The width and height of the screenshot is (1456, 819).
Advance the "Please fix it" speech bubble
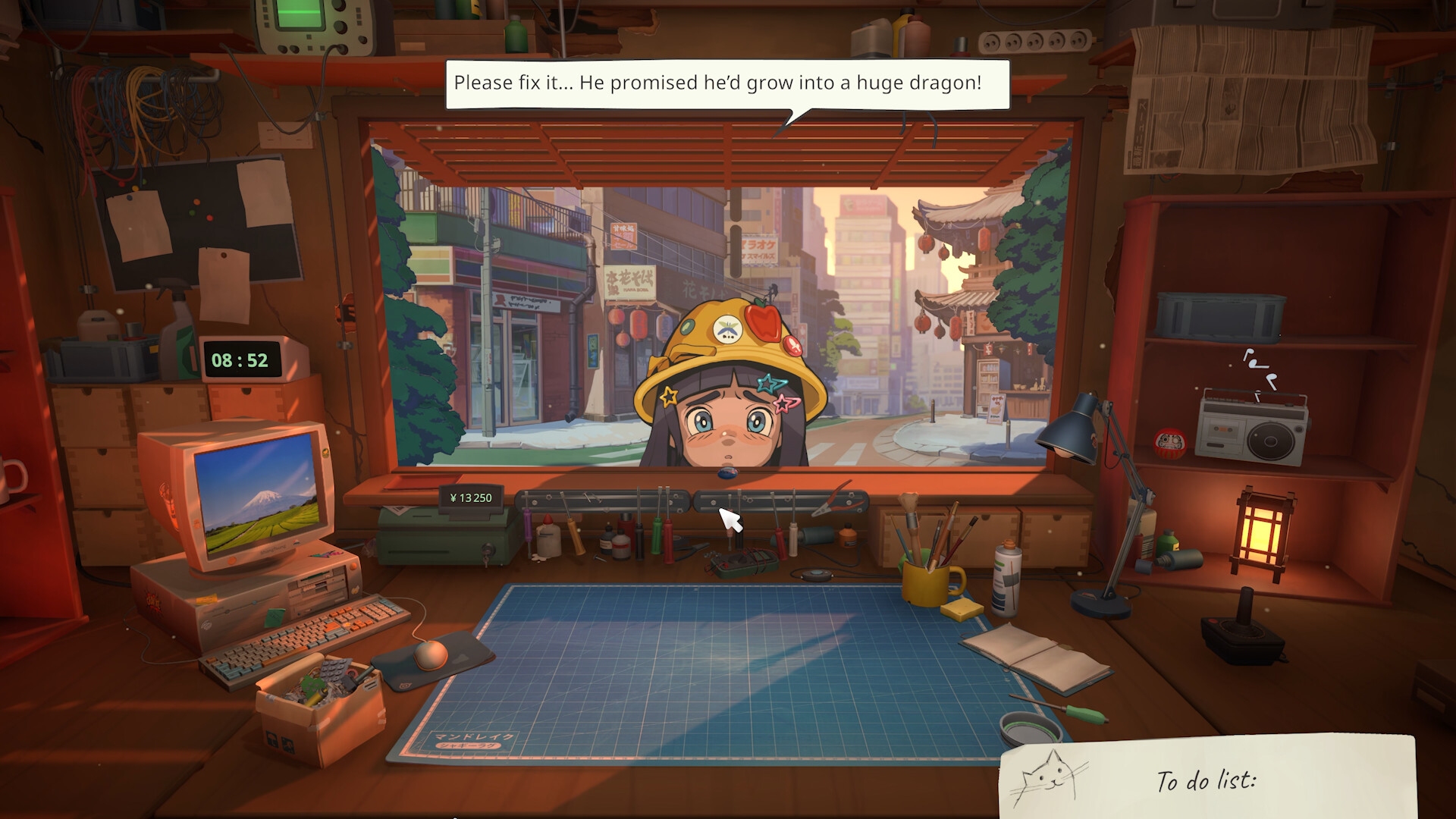tap(726, 83)
